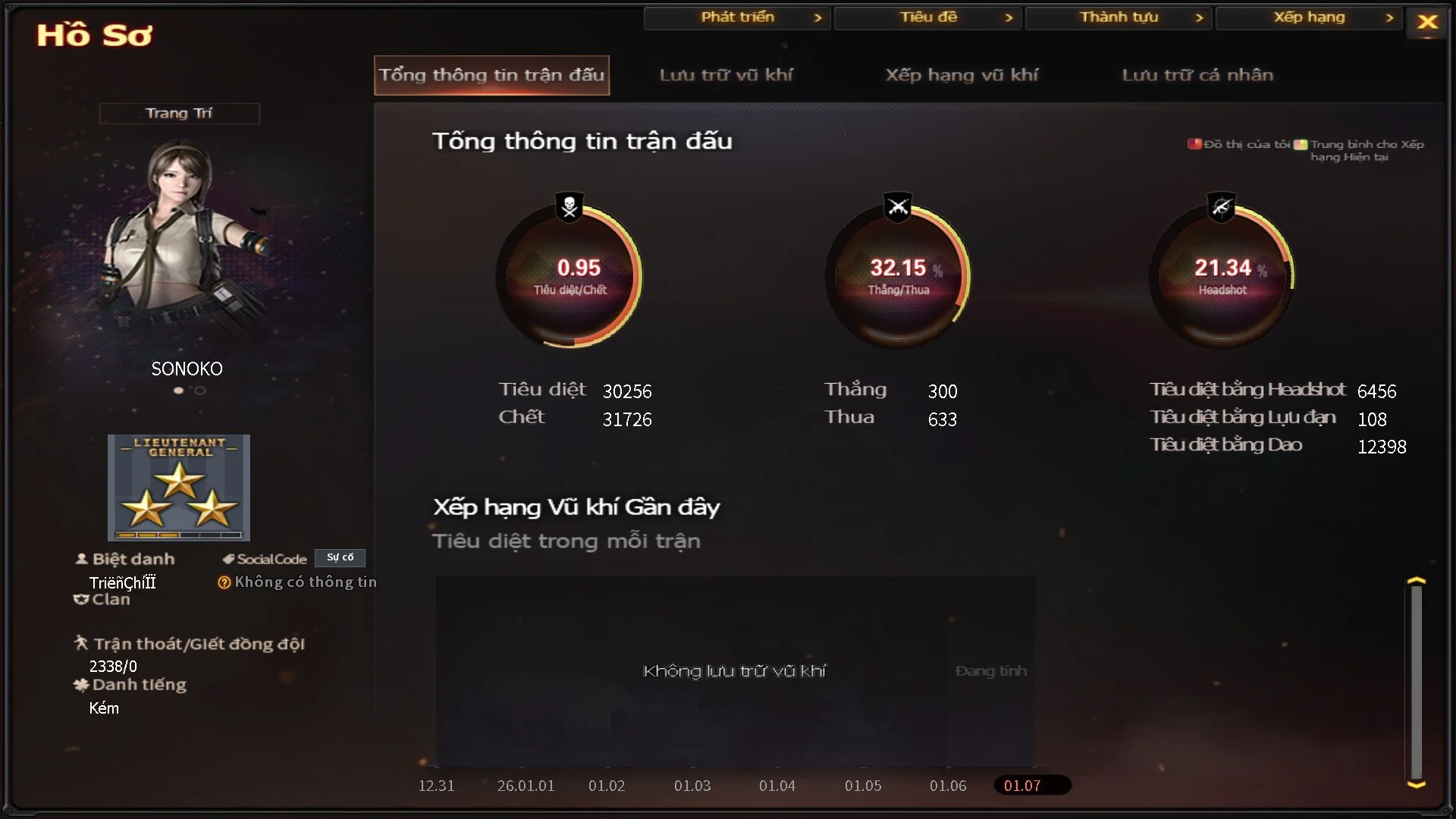This screenshot has height=819, width=1456.
Task: Expand the Phát triển dropdown
Action: point(736,17)
